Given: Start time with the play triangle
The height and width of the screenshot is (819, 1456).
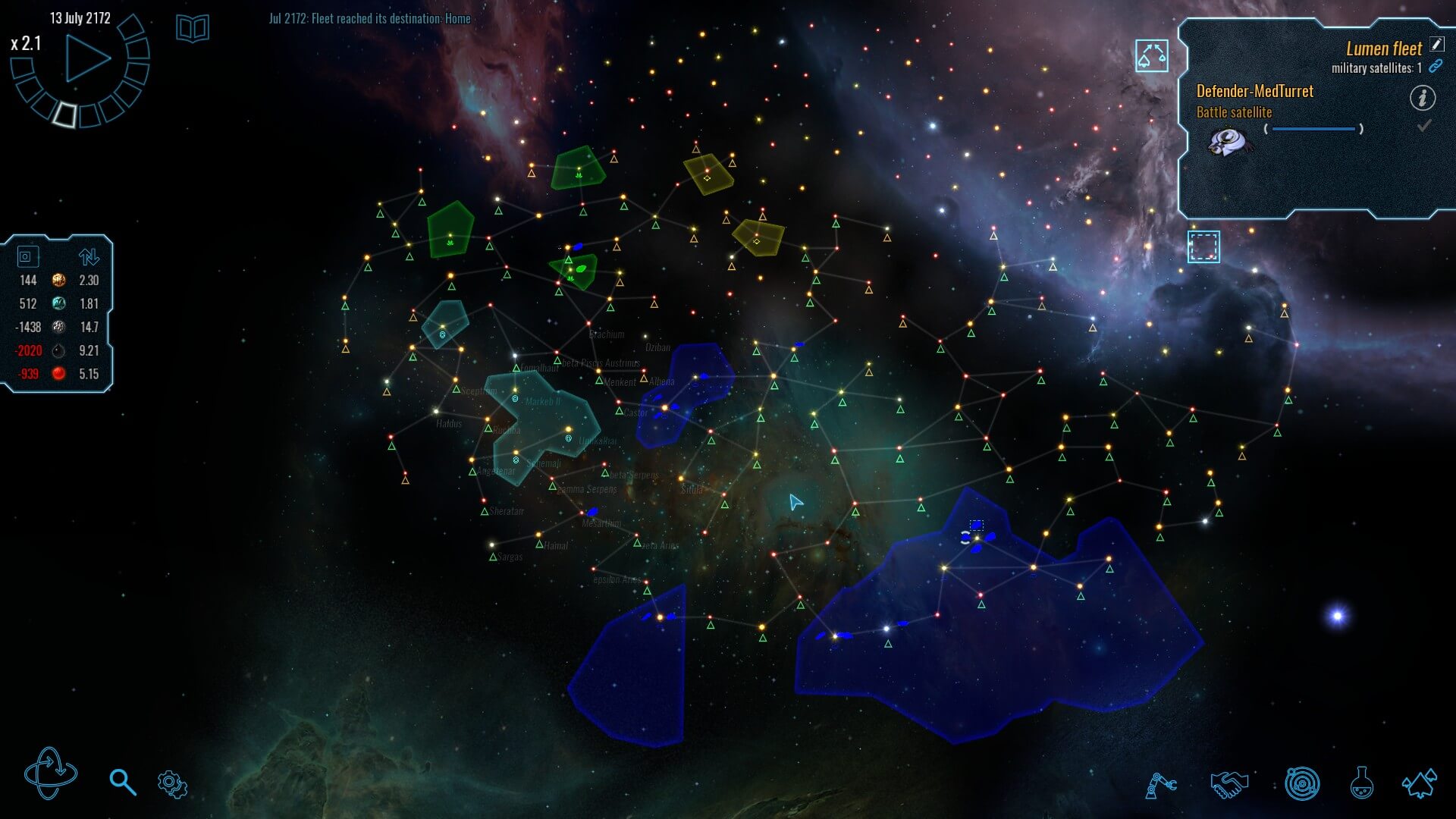Looking at the screenshot, I should pyautogui.click(x=87, y=58).
